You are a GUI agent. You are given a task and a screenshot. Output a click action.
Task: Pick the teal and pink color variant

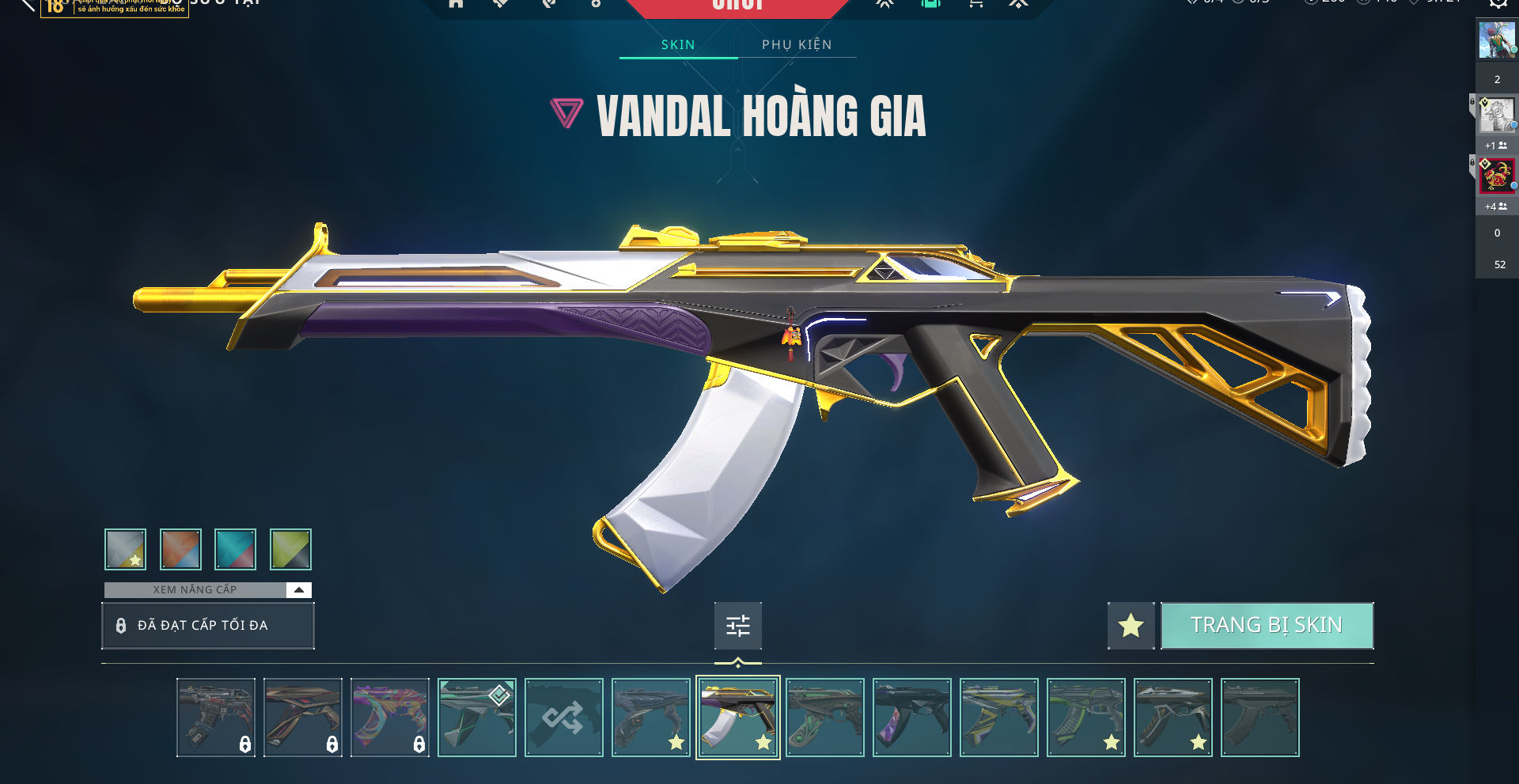[235, 549]
